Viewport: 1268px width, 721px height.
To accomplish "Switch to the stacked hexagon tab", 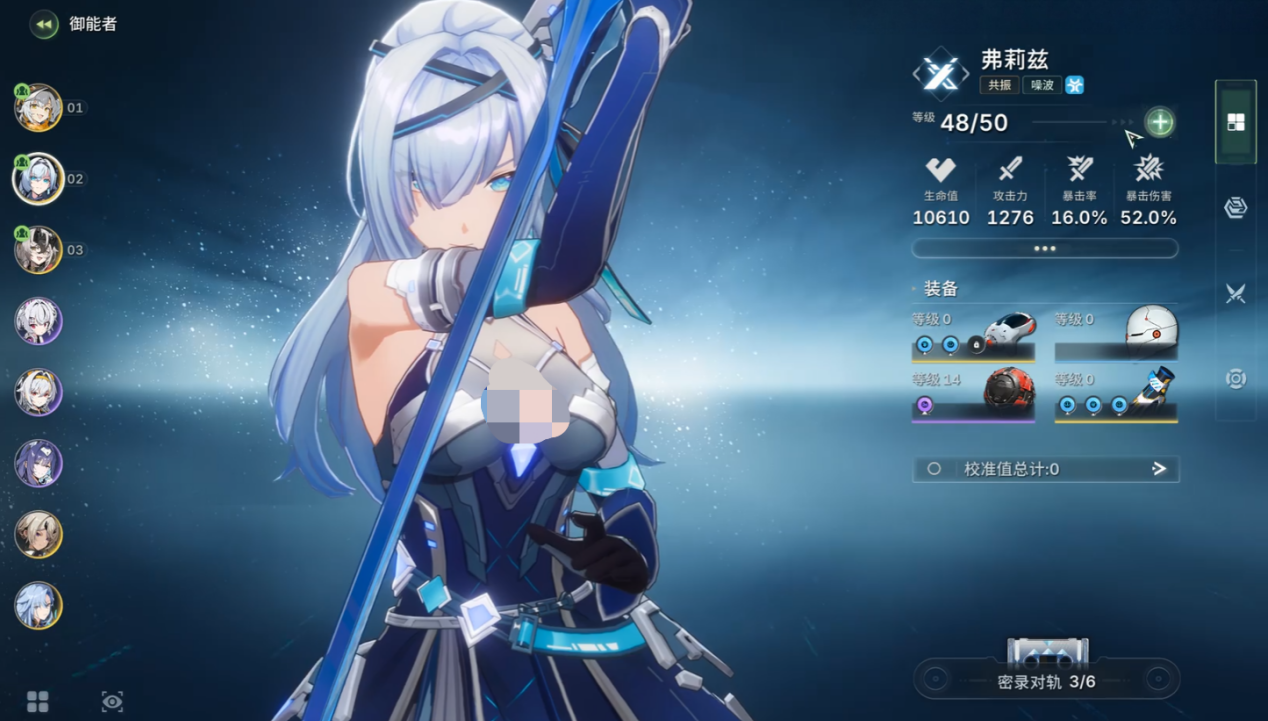I will (1236, 207).
